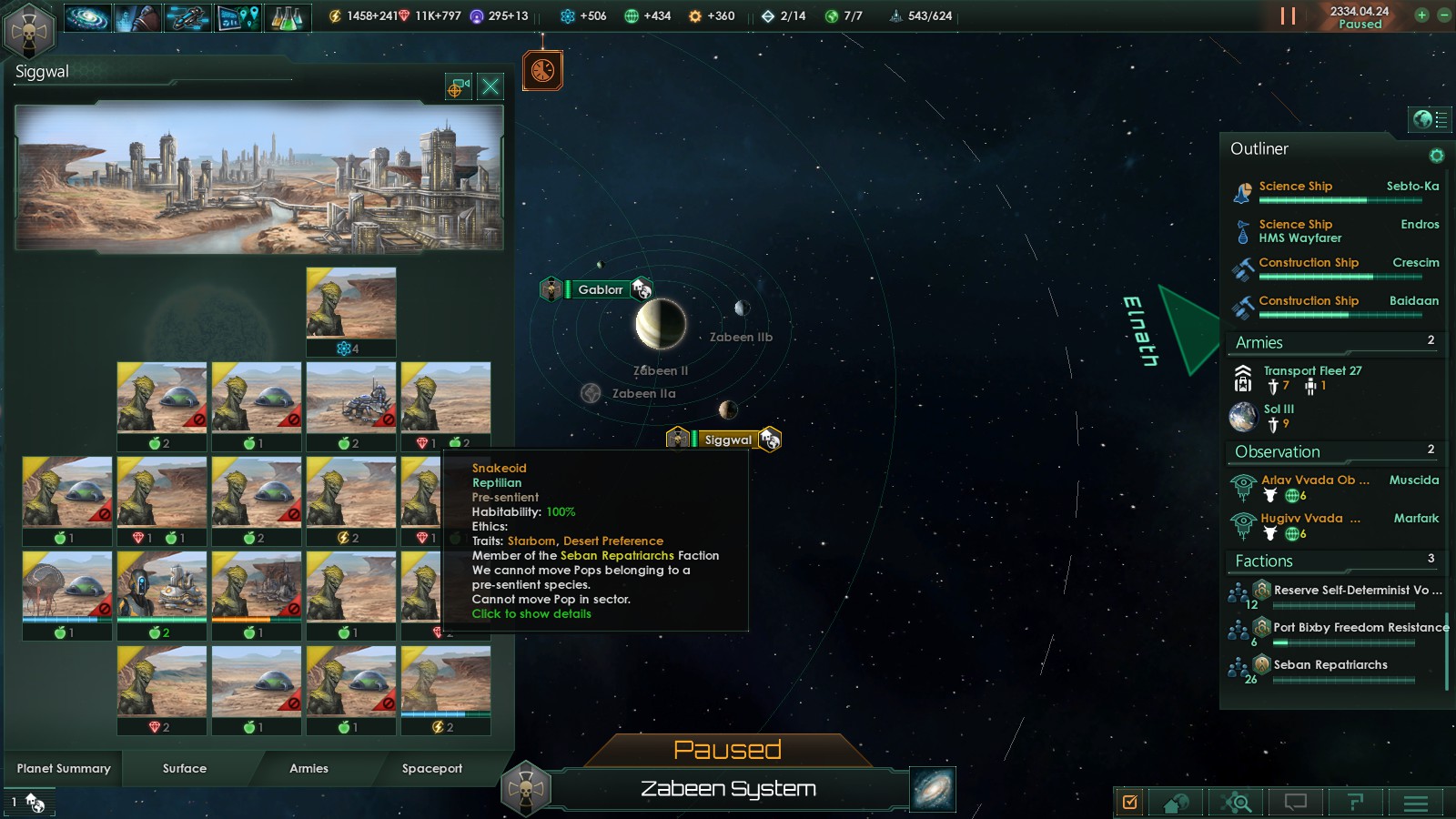Open the Outliner settings gear
This screenshot has width=1456, height=819.
(1436, 156)
